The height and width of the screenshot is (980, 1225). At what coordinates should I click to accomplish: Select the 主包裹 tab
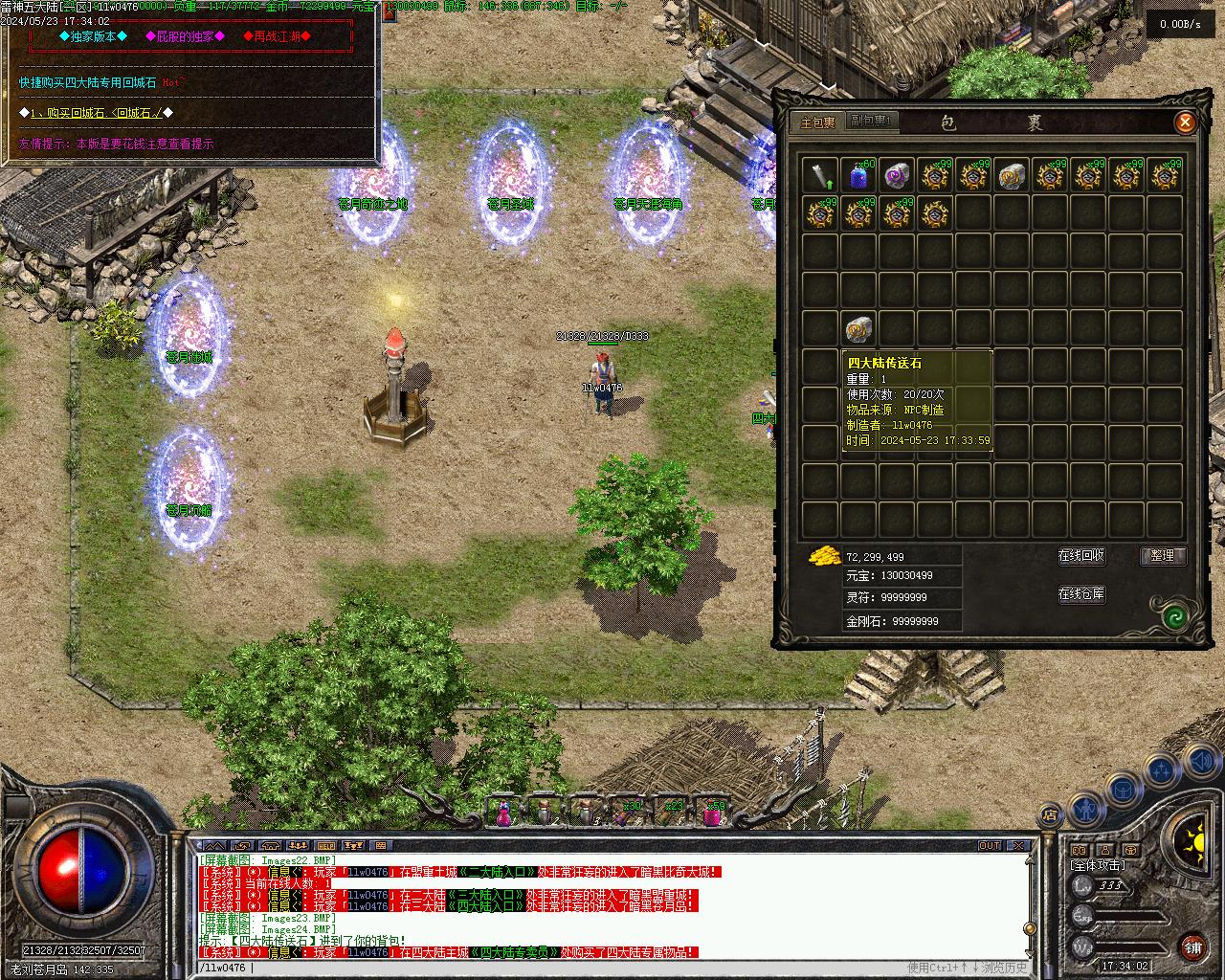coord(817,122)
